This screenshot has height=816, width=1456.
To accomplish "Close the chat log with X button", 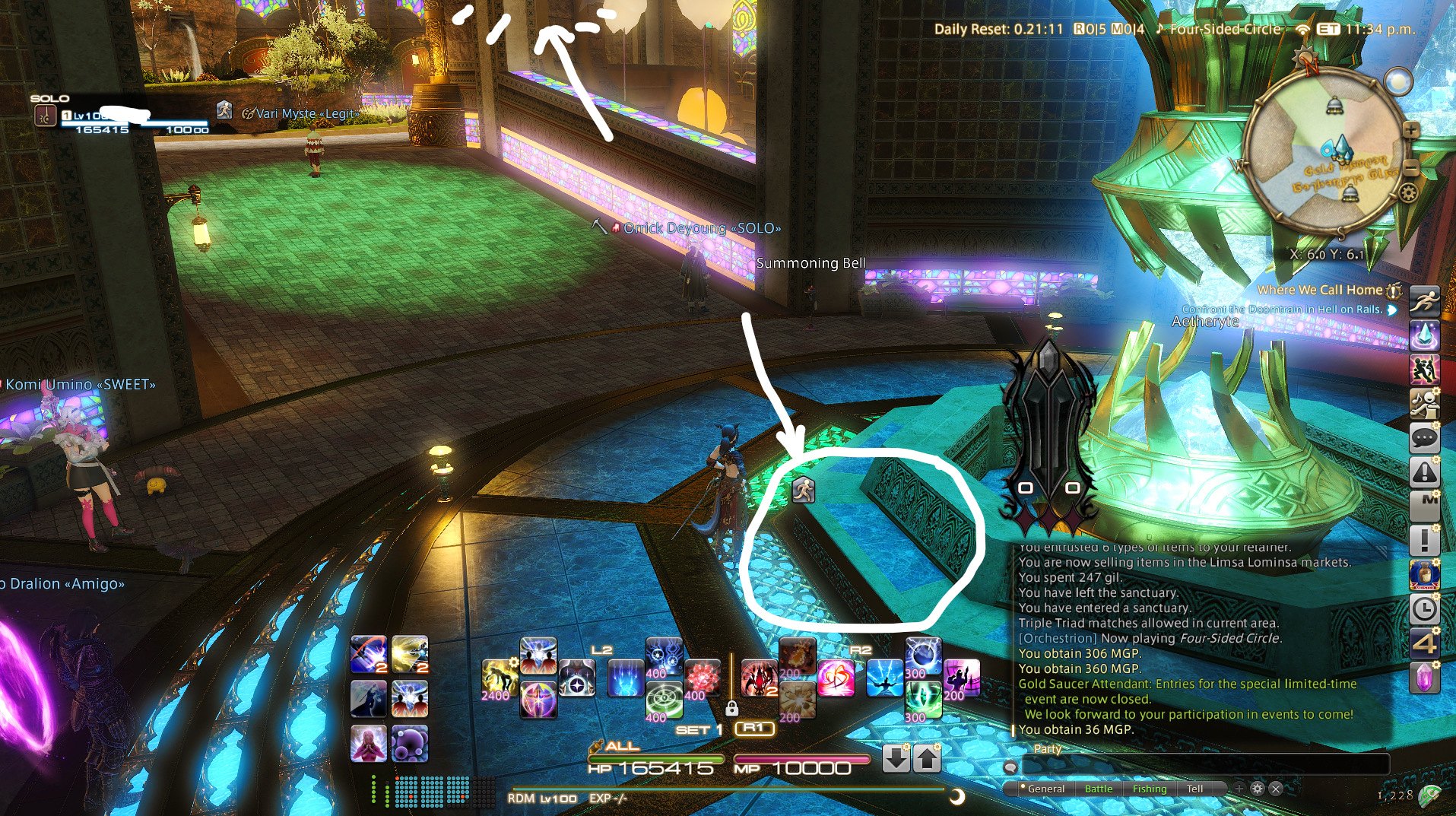I will point(1276,789).
